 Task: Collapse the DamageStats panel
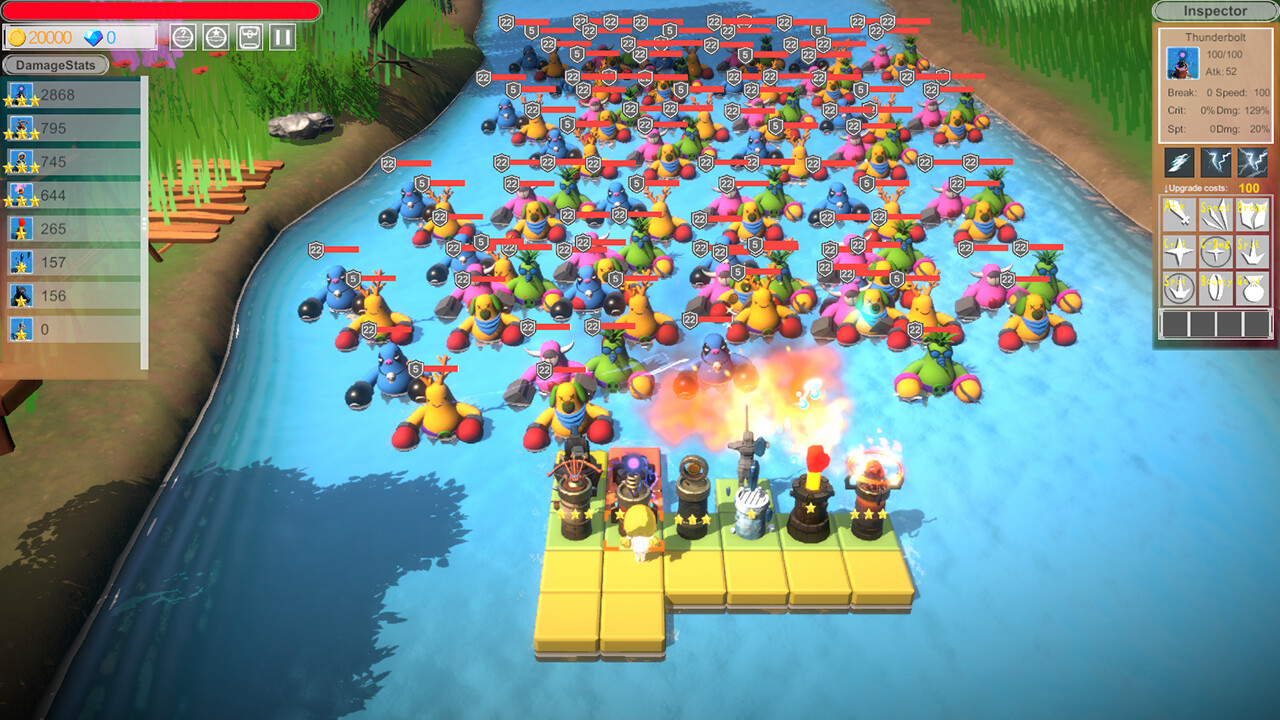55,65
